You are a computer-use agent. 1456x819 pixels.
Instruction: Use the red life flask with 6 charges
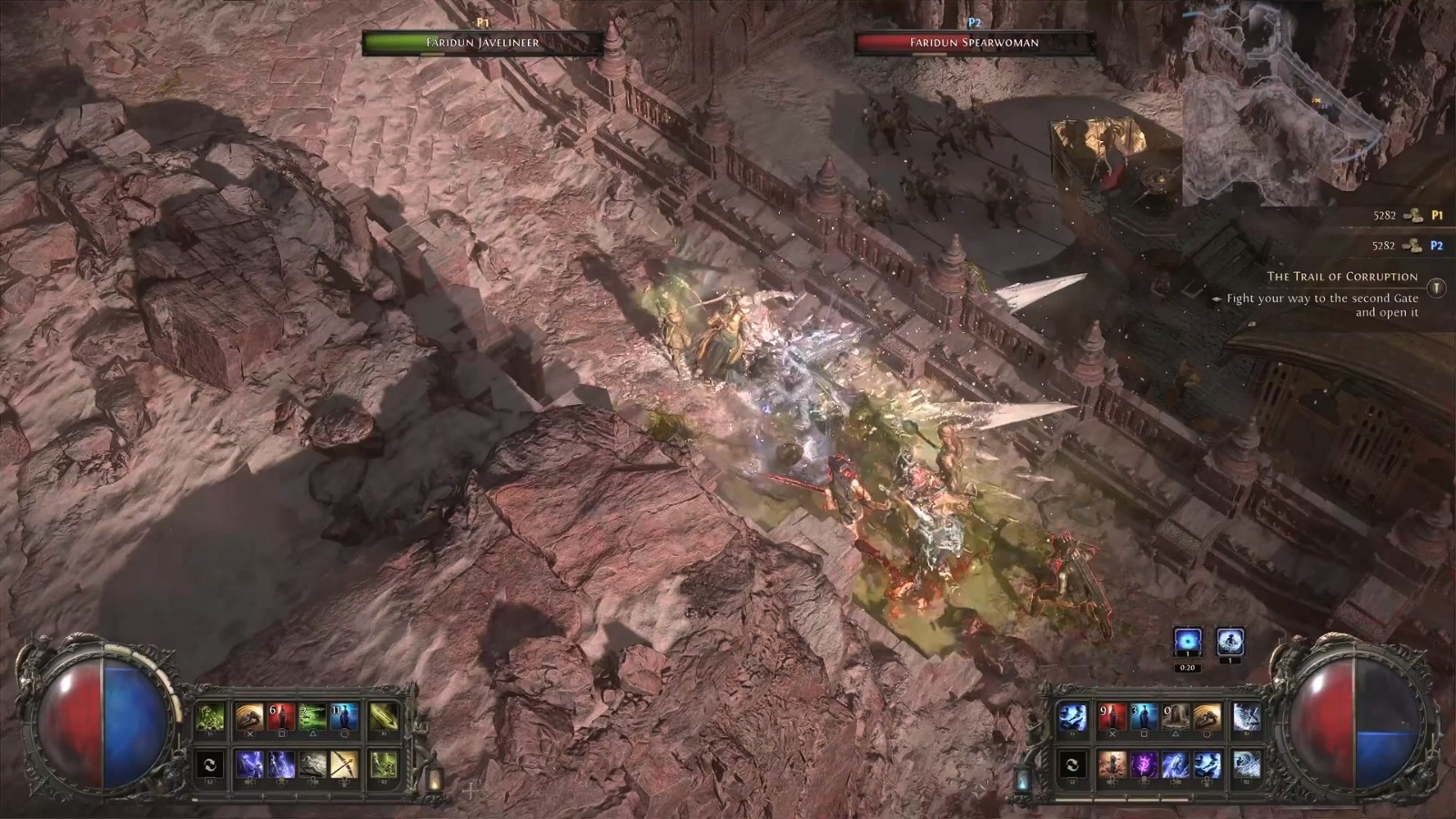click(281, 719)
